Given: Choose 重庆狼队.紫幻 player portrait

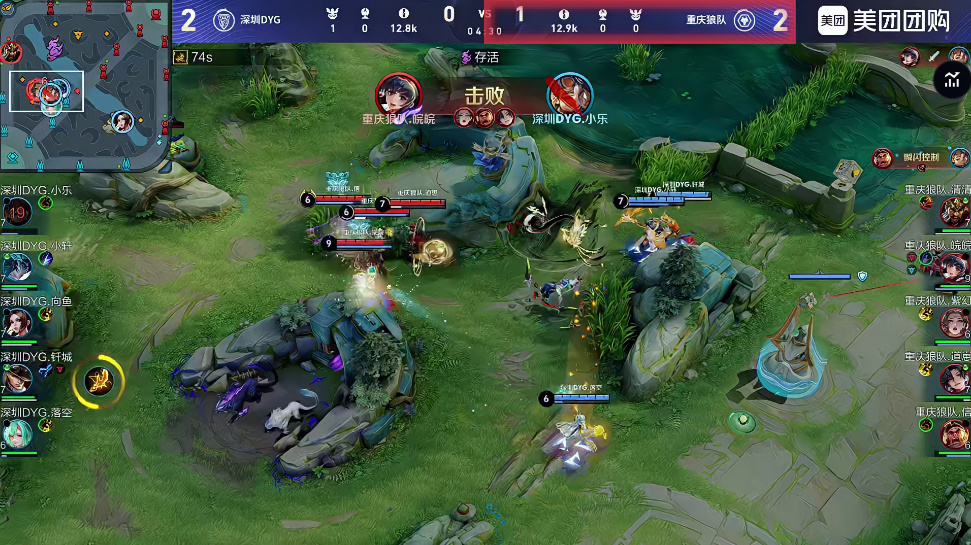Looking at the screenshot, I should point(954,322).
